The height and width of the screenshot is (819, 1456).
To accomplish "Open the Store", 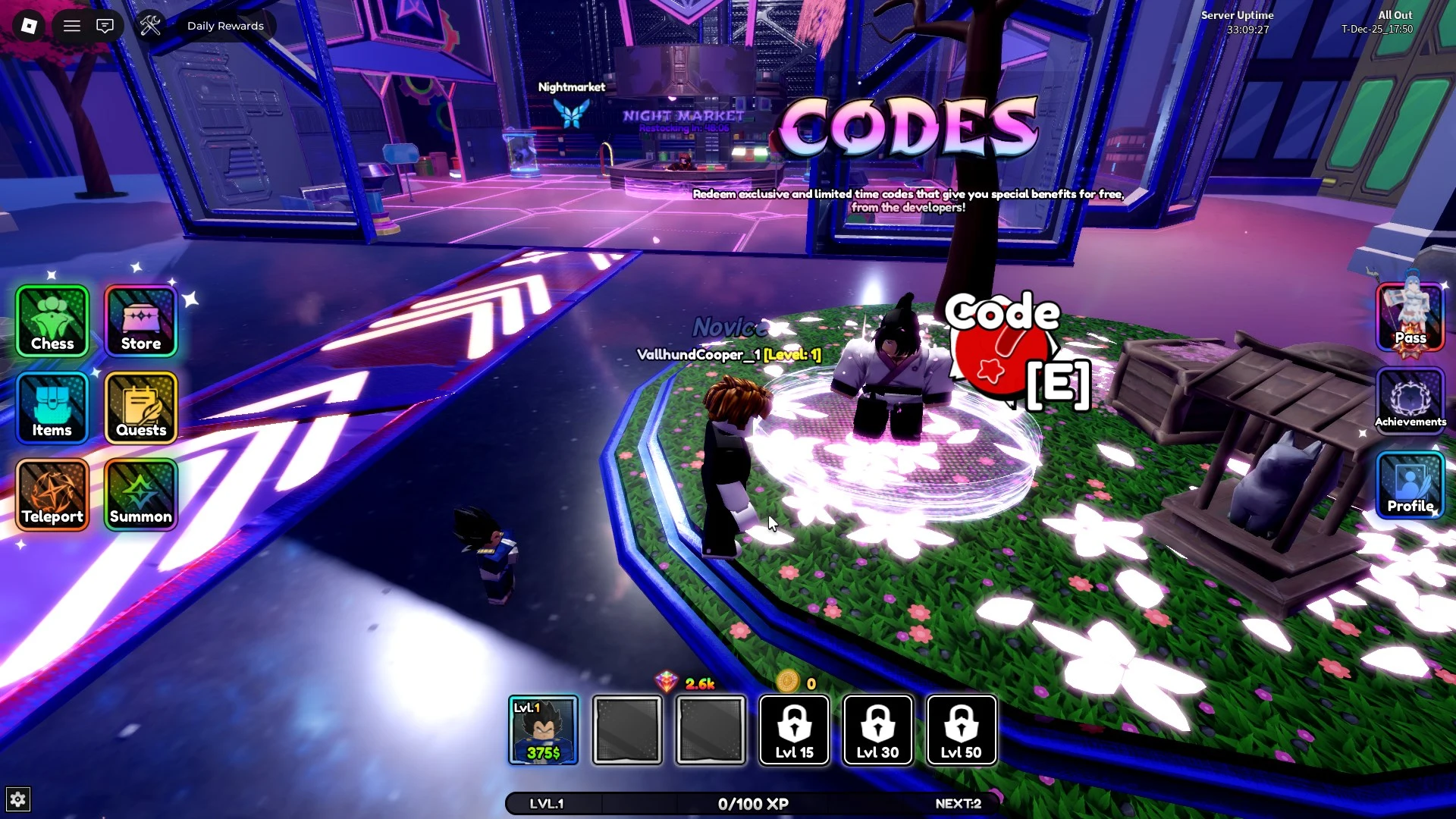I will (140, 322).
